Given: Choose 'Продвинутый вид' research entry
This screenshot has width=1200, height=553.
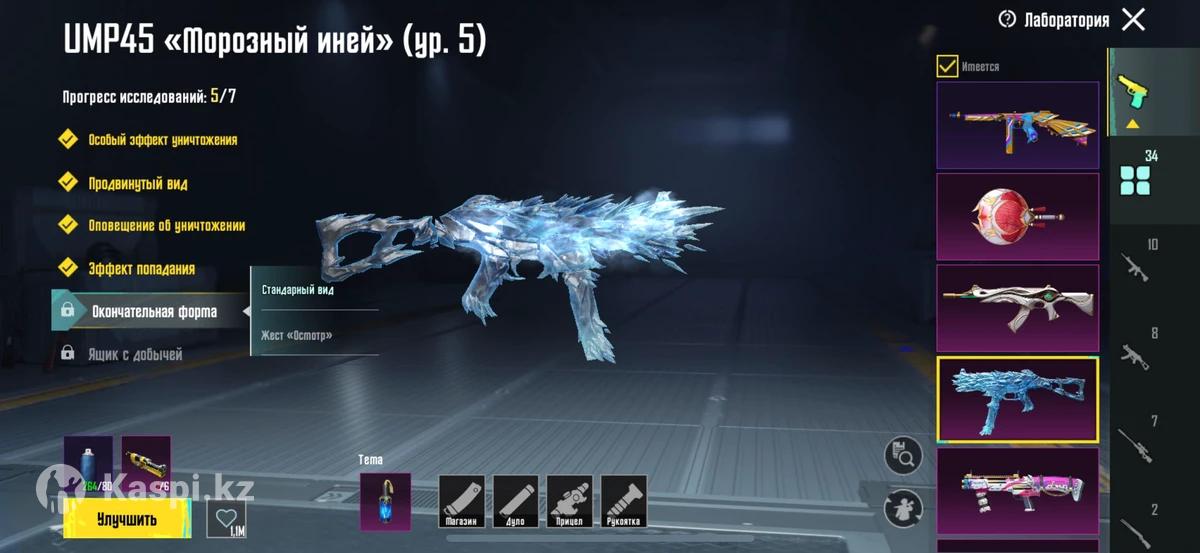Looking at the screenshot, I should [x=137, y=183].
